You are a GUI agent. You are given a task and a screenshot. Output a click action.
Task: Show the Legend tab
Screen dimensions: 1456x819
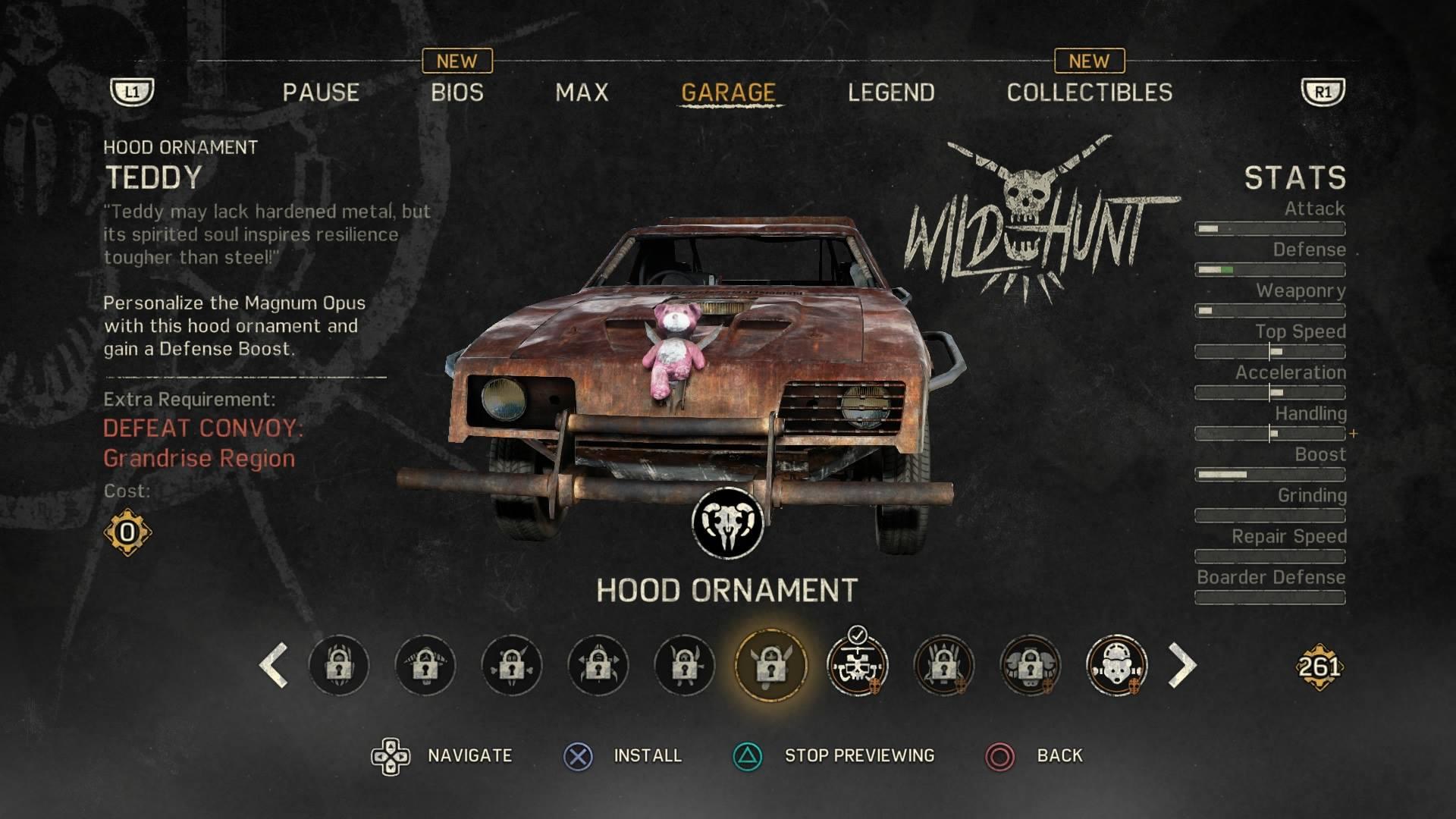[x=891, y=93]
